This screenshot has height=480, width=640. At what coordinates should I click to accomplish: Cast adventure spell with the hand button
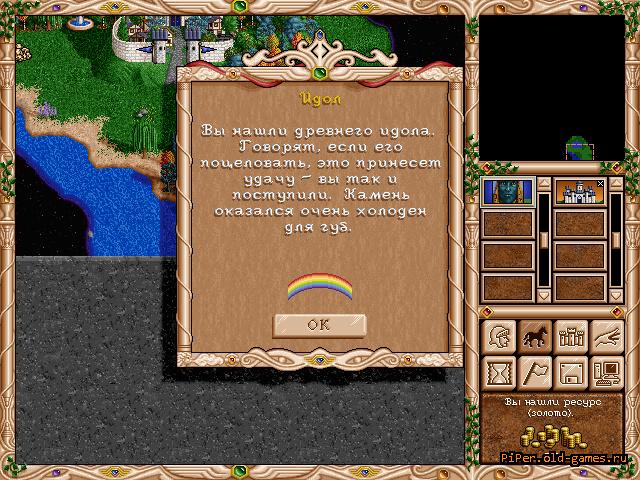tap(606, 337)
